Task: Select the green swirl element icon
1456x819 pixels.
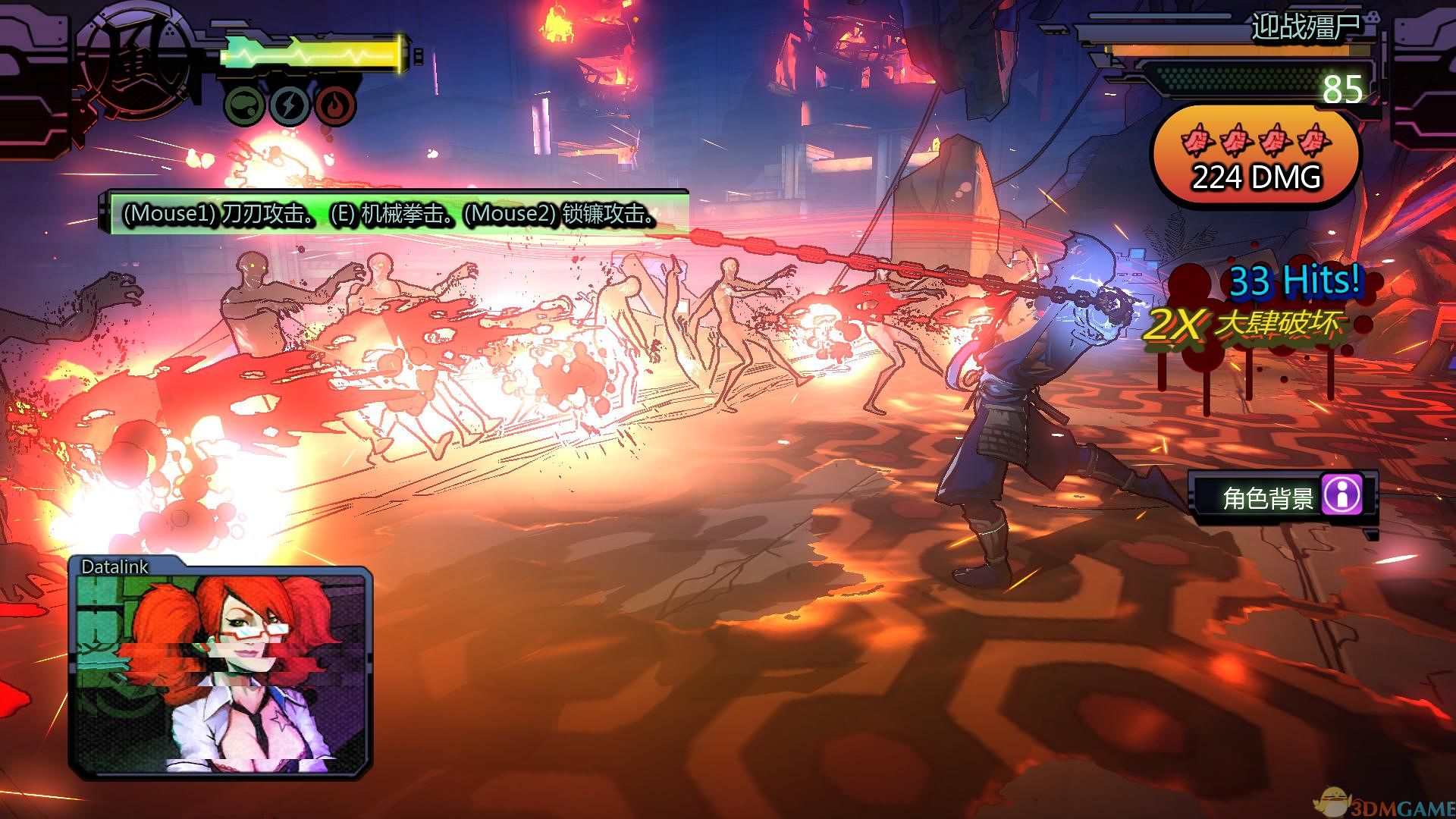Action: (244, 105)
